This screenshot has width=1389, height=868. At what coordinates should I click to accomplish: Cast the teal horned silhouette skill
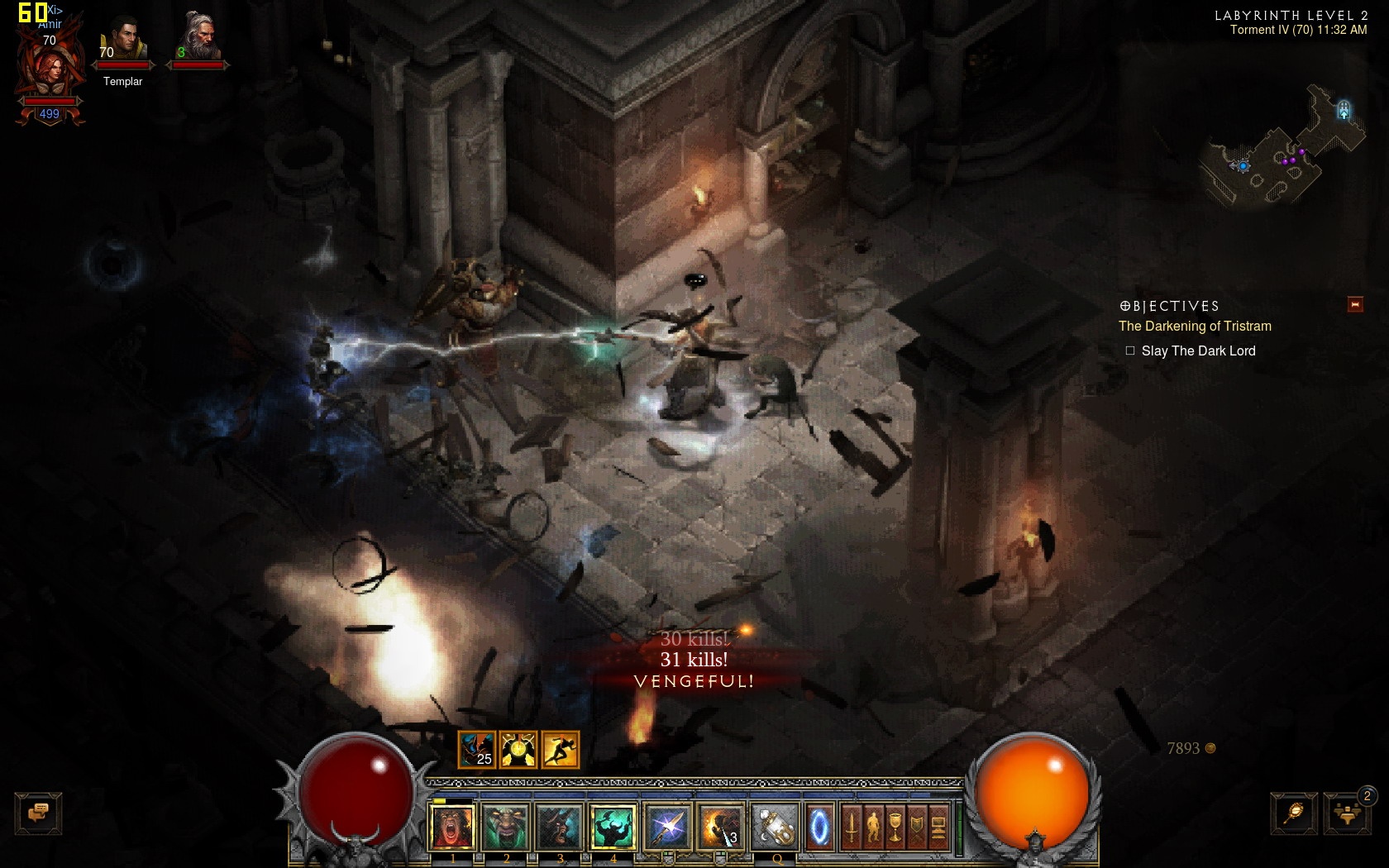(613, 827)
